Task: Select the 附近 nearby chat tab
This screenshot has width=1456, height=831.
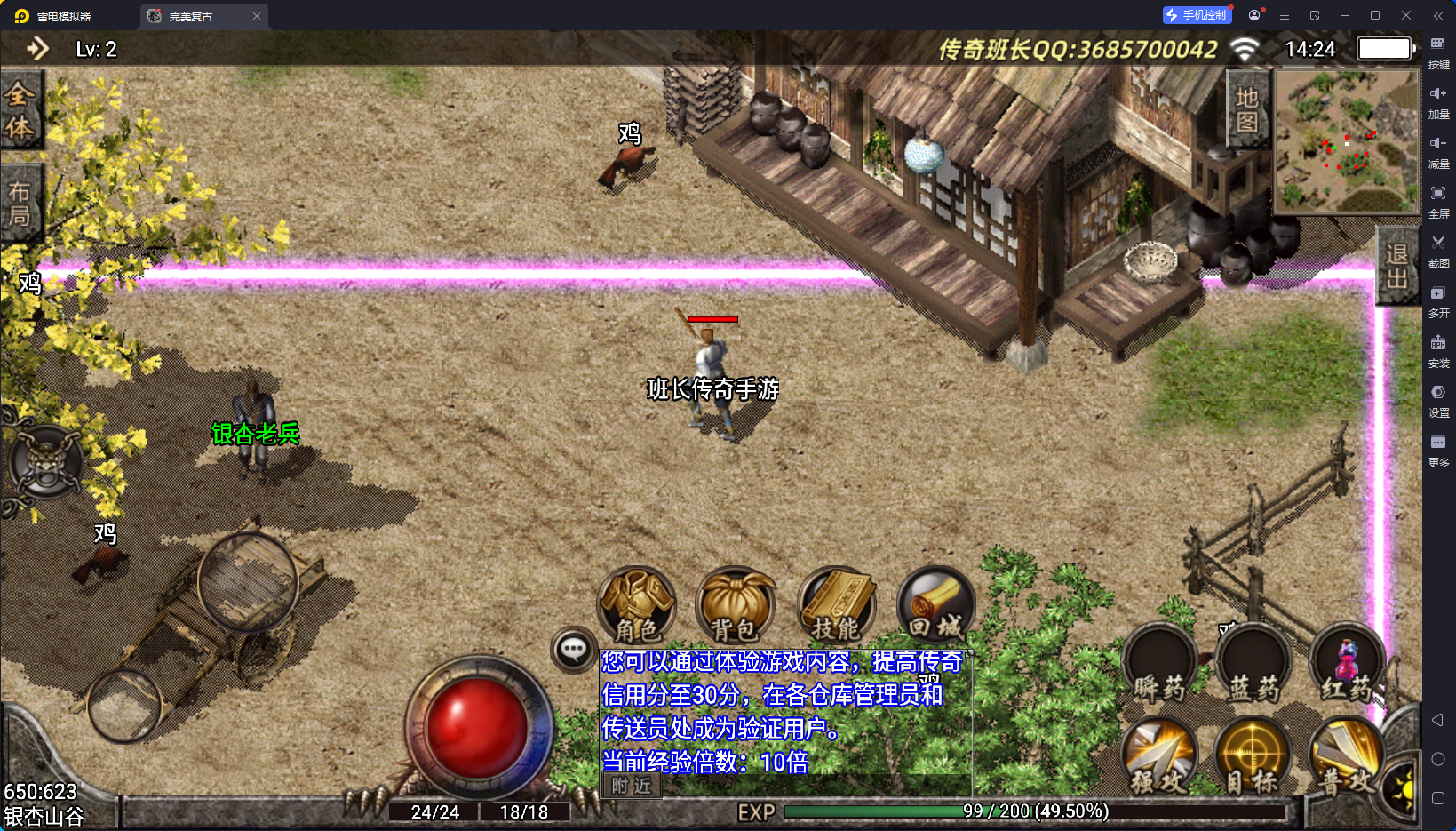Action: click(x=632, y=786)
